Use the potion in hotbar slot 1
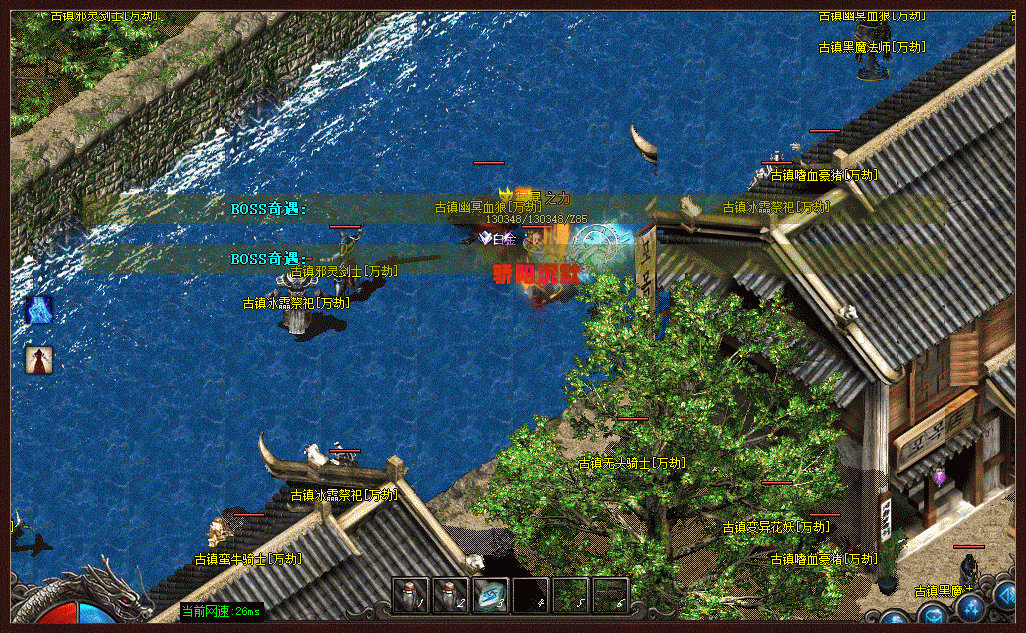 click(x=410, y=596)
